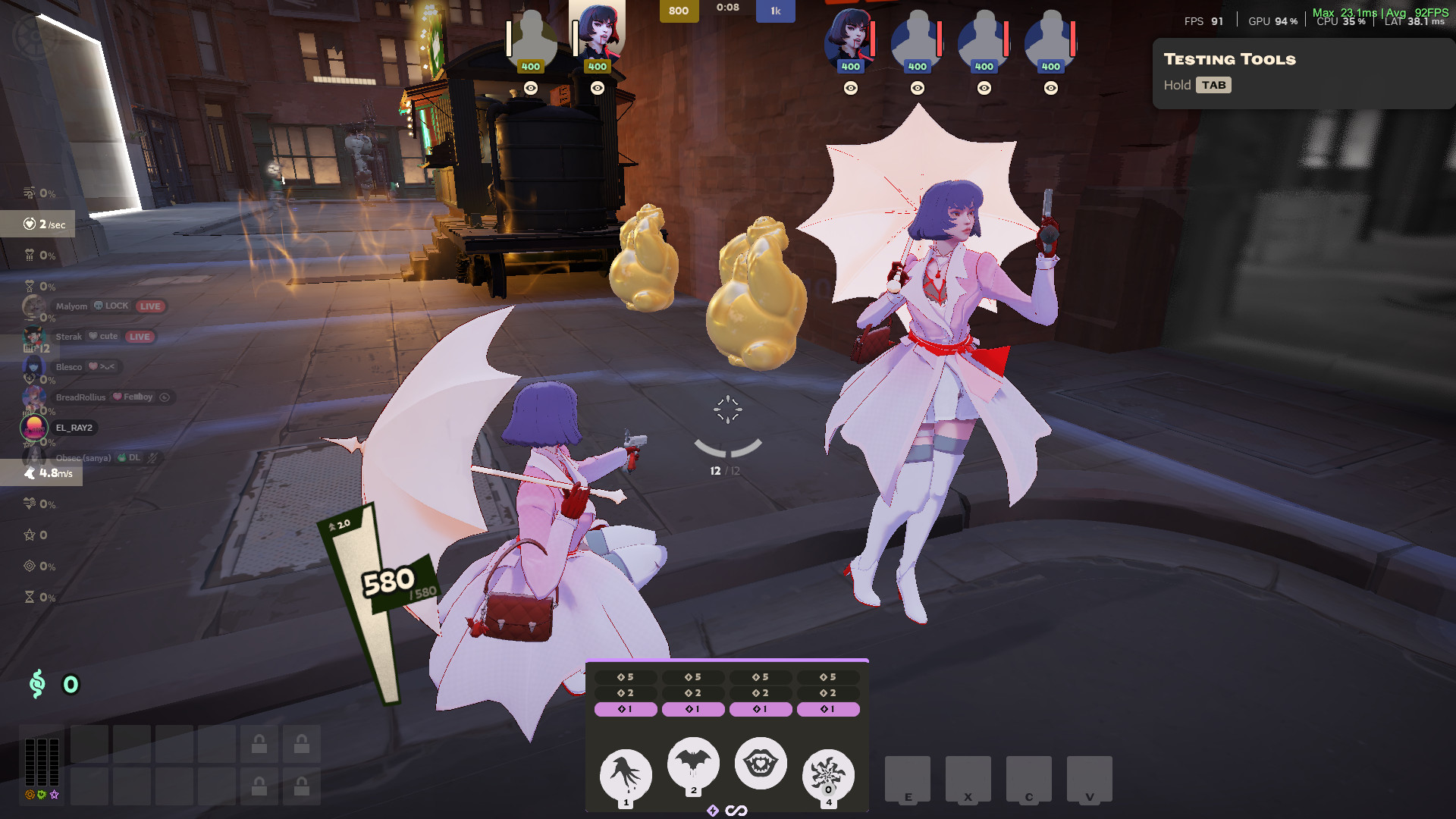Image resolution: width=1456 pixels, height=819 pixels.
Task: Expand the circular badge next to BreadRollius' Femboy tag
Action: (x=164, y=397)
